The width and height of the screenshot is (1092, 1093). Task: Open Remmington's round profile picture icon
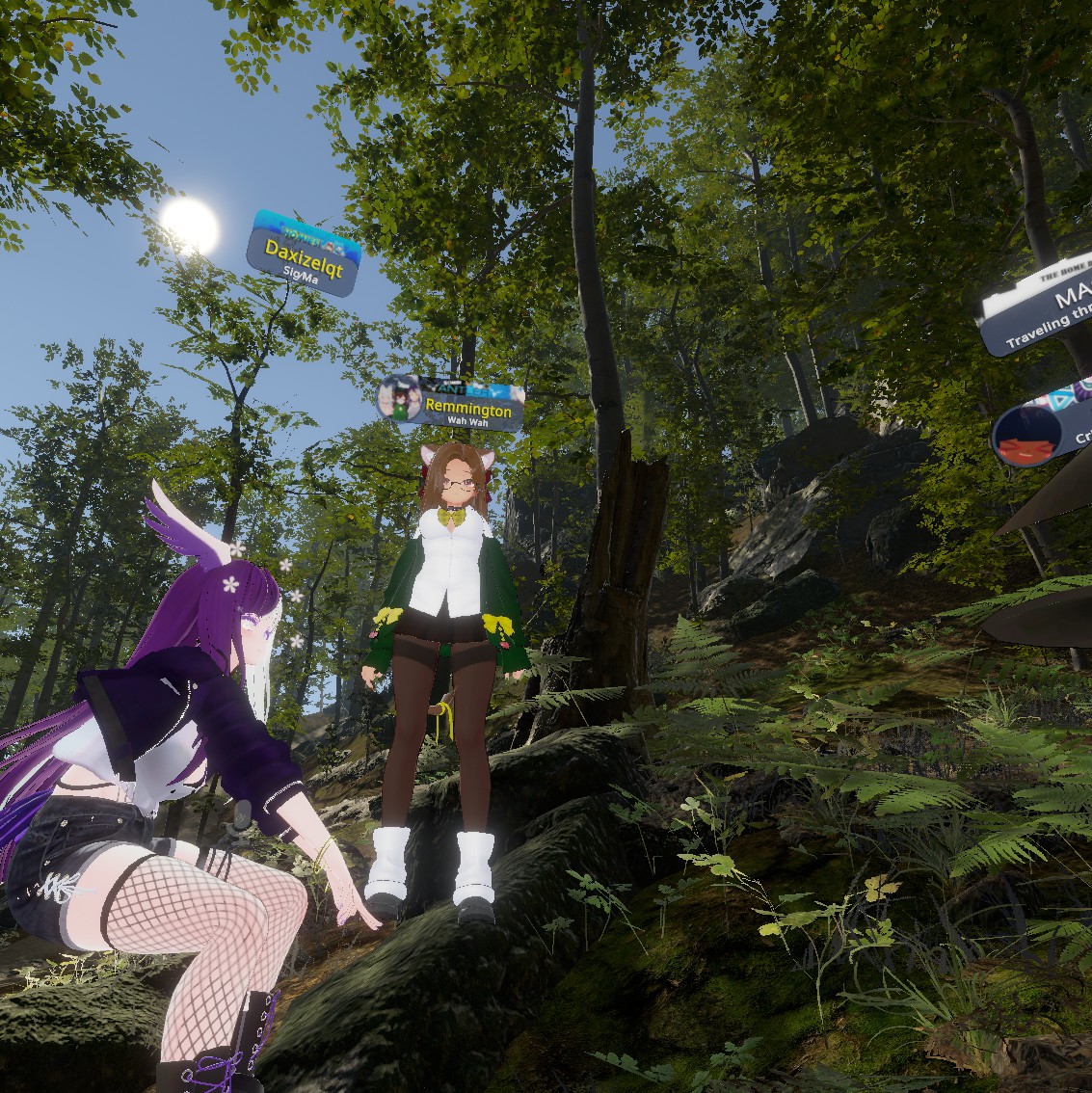tap(398, 398)
